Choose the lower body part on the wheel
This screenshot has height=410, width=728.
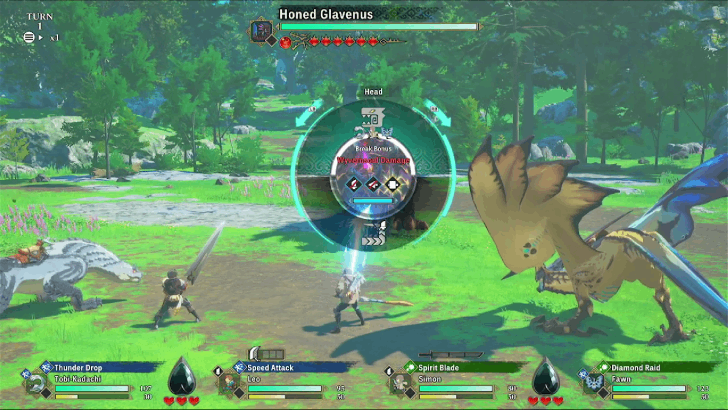[x=372, y=240]
